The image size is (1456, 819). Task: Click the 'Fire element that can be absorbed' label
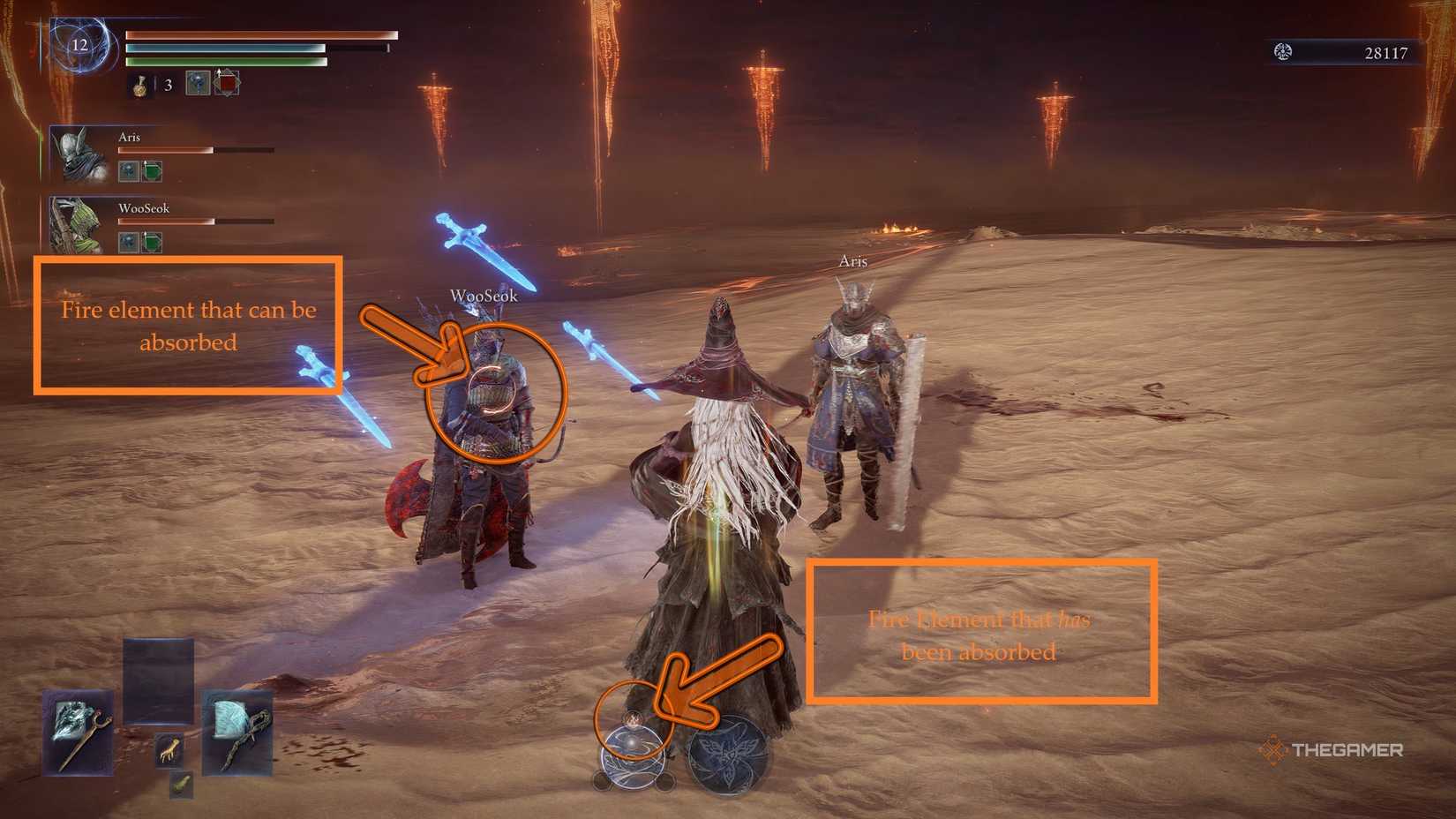pyautogui.click(x=188, y=323)
